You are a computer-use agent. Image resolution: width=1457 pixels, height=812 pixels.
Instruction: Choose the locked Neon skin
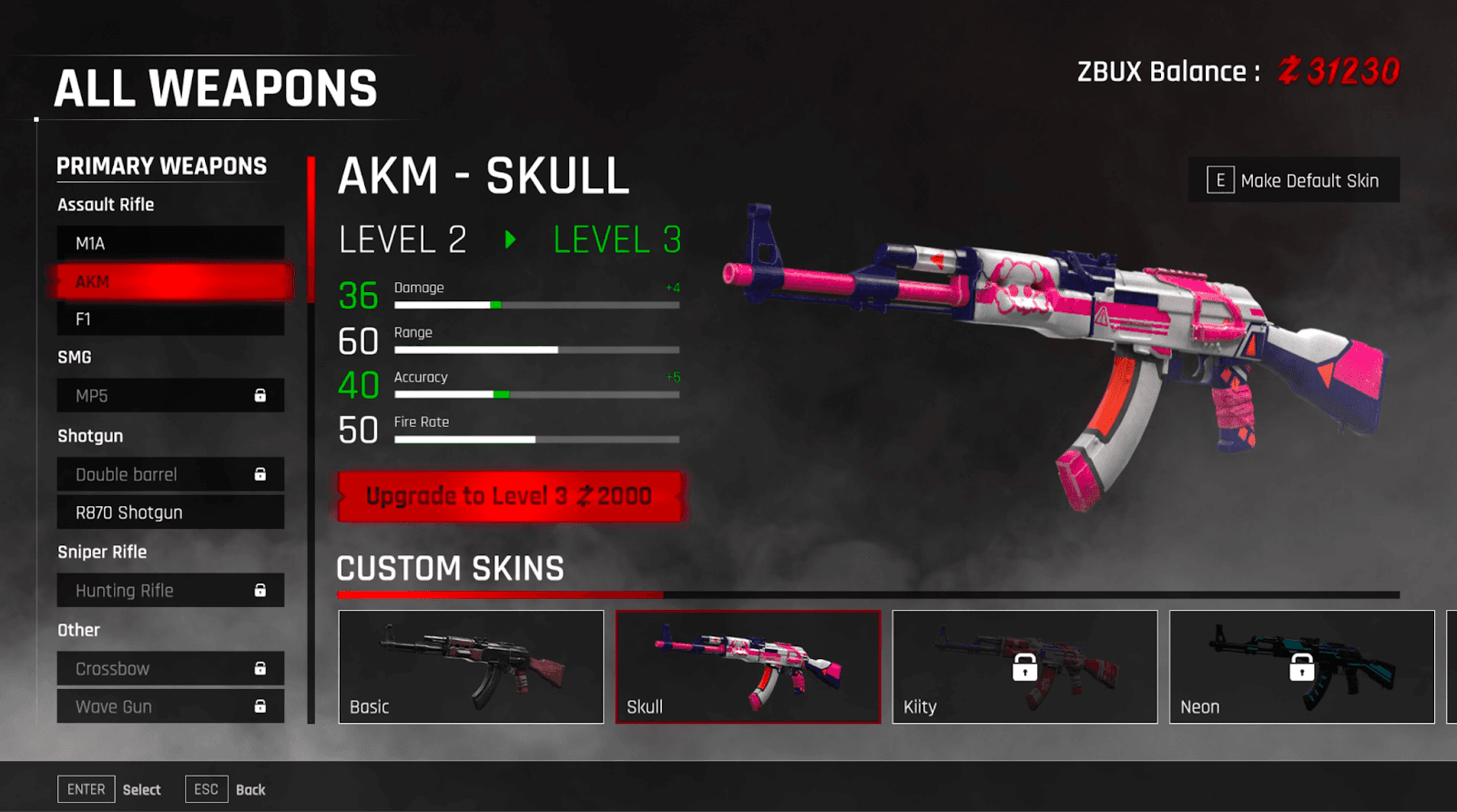(1301, 666)
